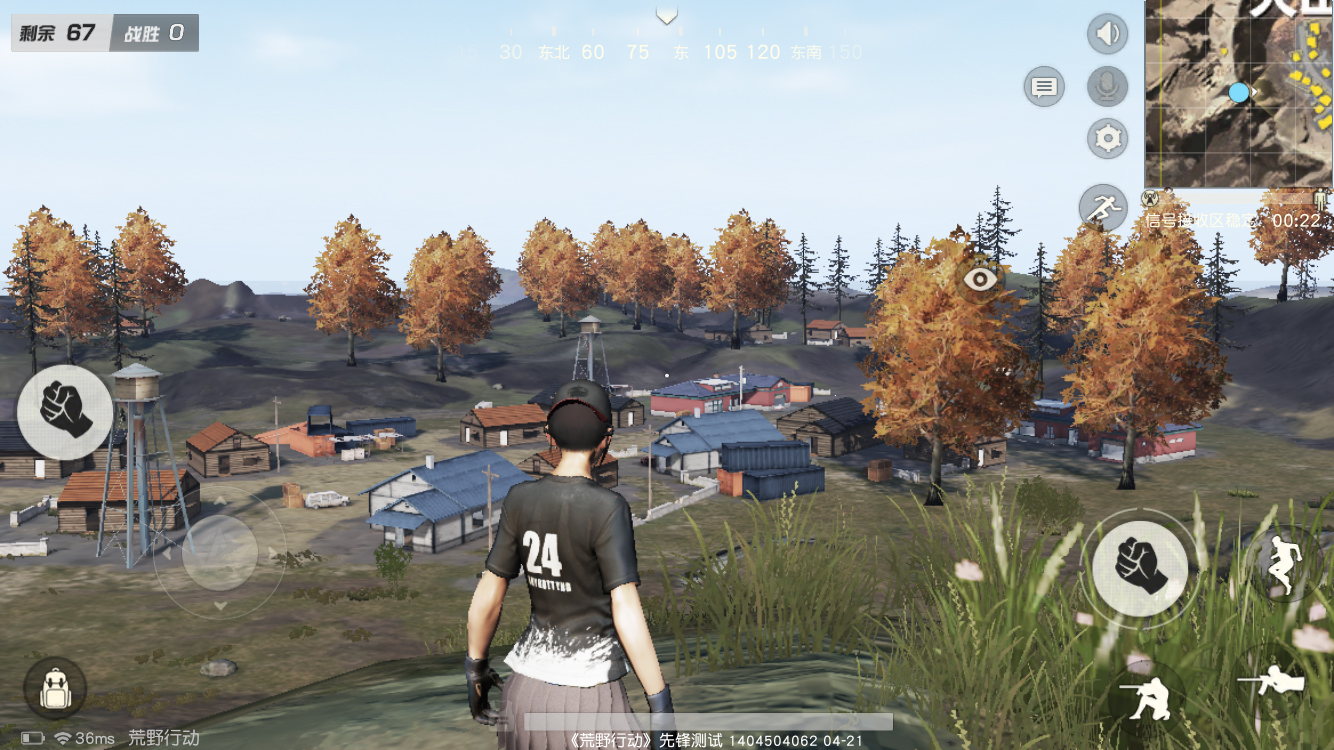This screenshot has height=750, width=1334.
Task: Toggle the microphone voice chat
Action: point(1107,87)
